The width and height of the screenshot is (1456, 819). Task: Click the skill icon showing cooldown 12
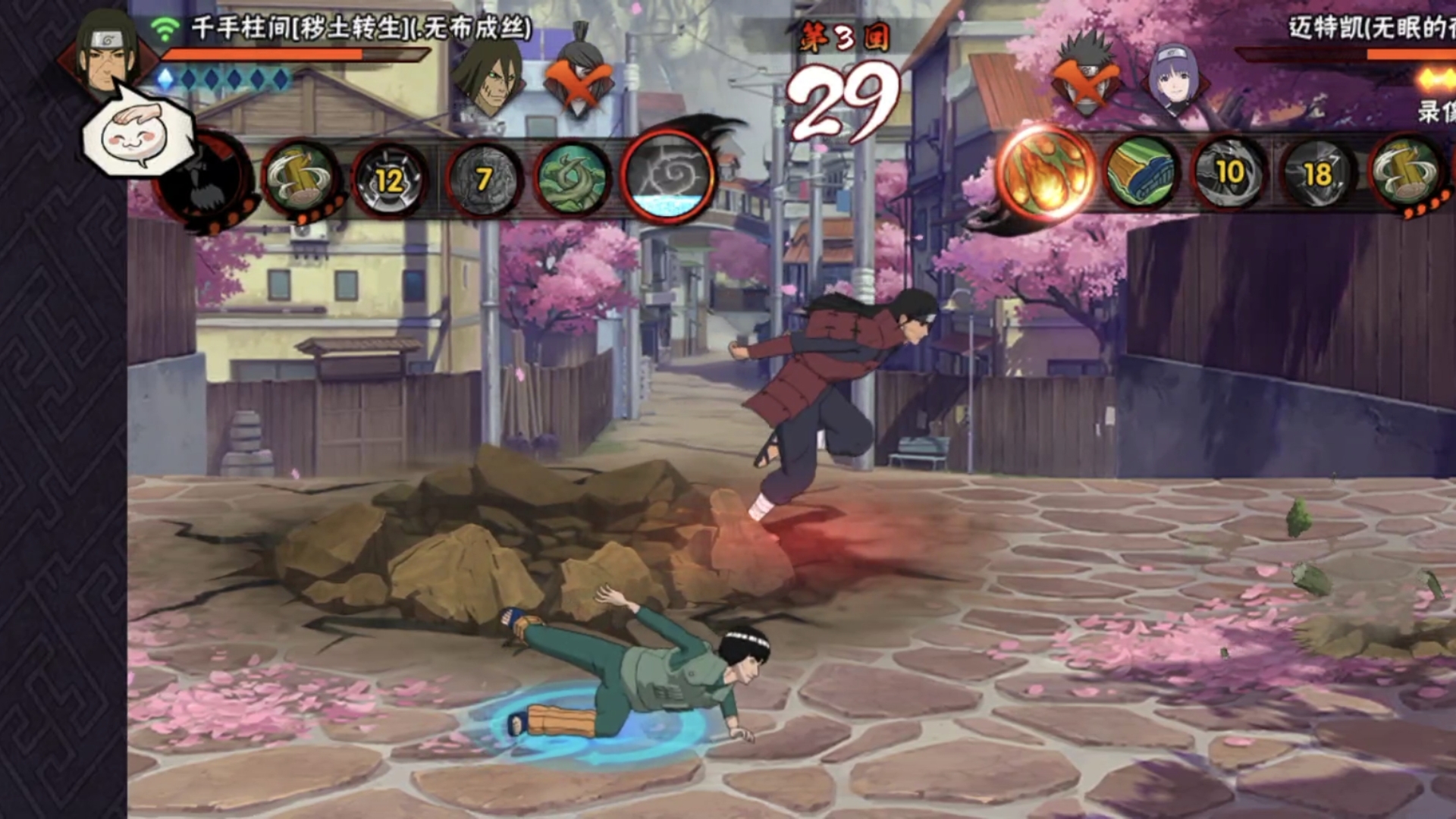coord(389,180)
